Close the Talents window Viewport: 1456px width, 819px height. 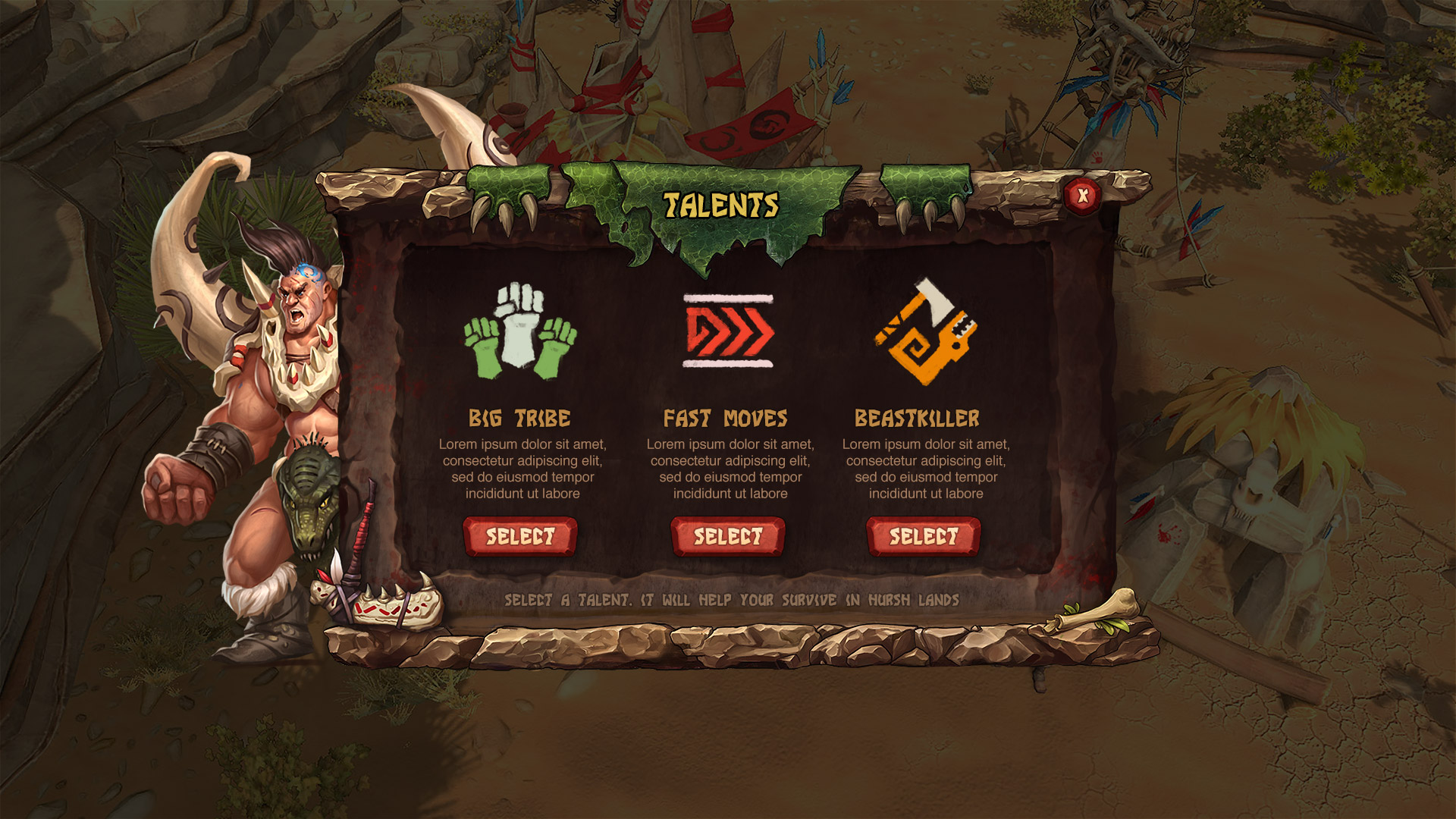pyautogui.click(x=1082, y=196)
